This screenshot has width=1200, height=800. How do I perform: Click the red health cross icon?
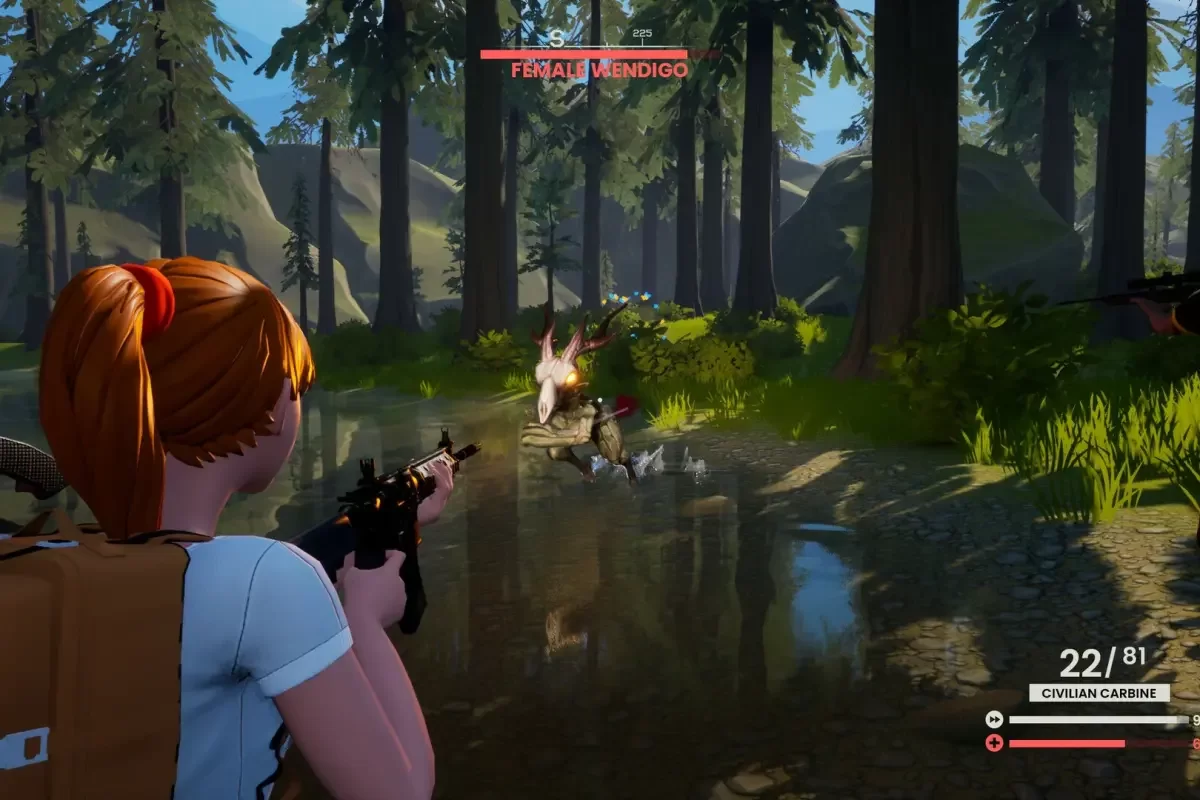[994, 743]
